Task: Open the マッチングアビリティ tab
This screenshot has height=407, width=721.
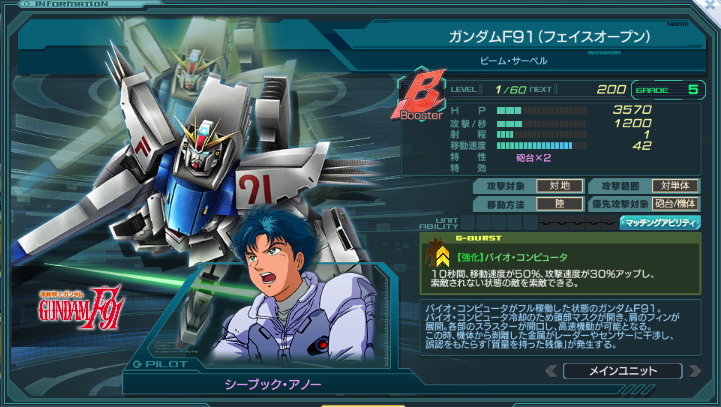Action: (660, 222)
